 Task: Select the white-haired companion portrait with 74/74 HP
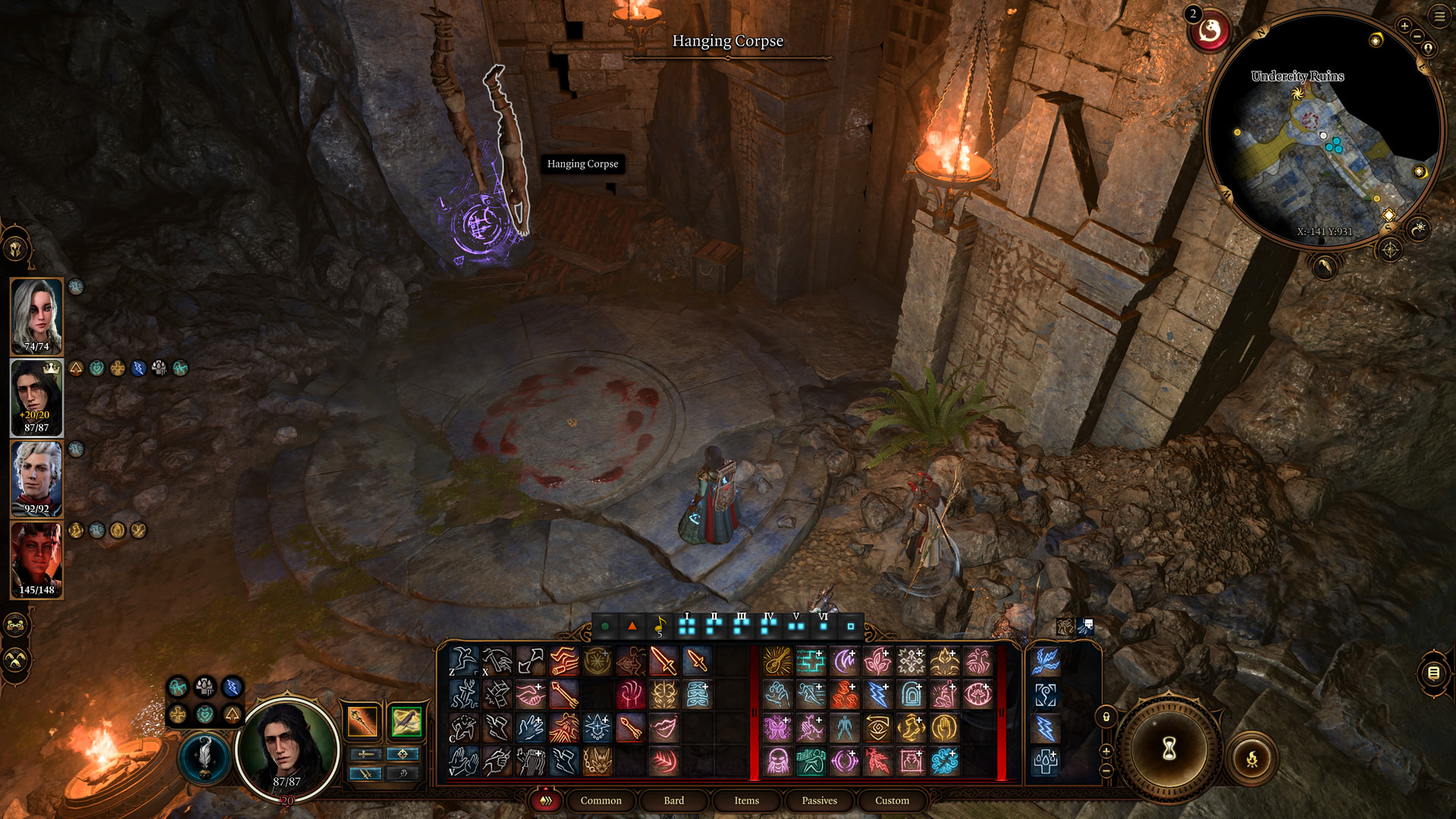point(36,315)
